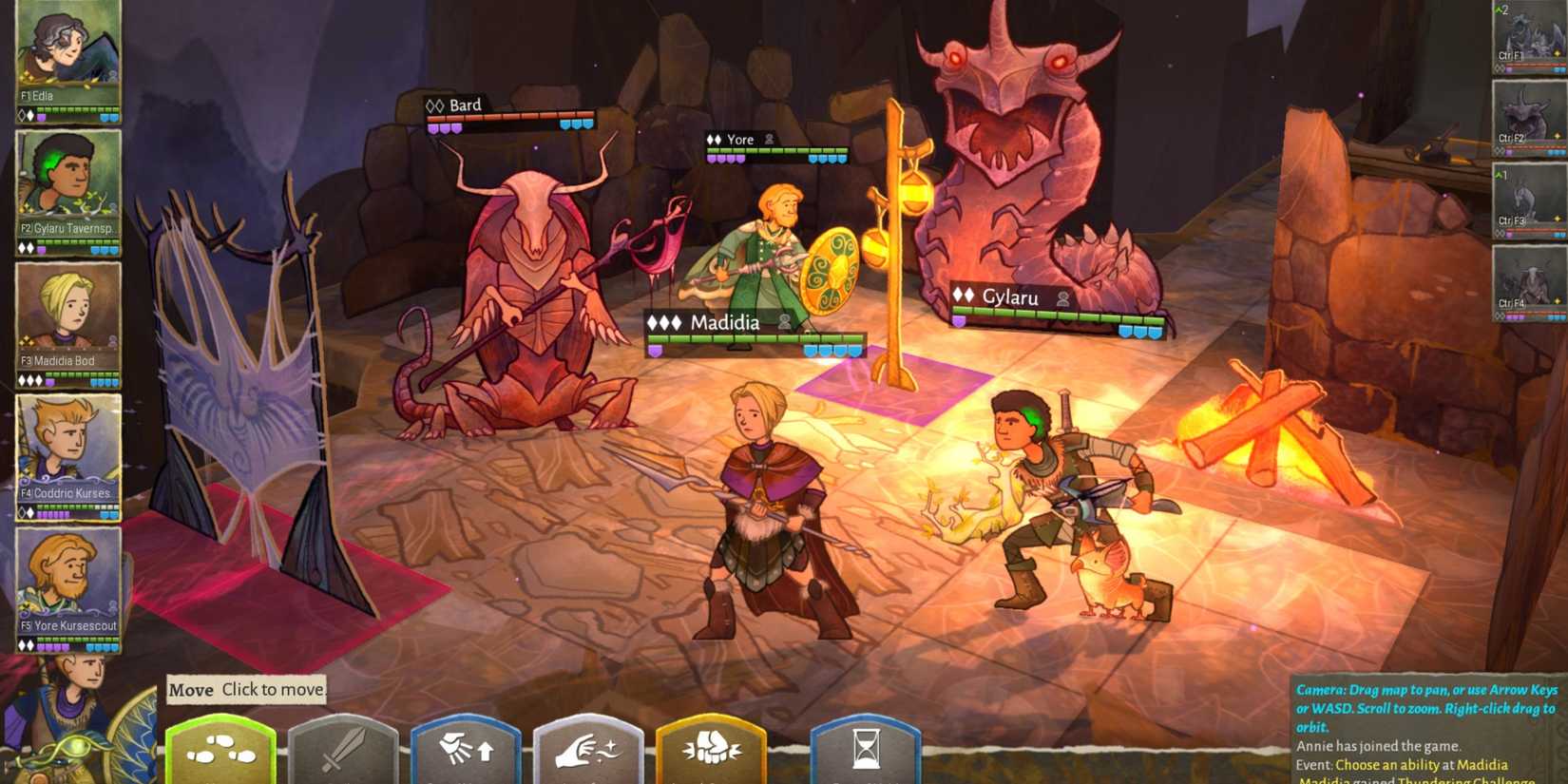Viewport: 1568px width, 784px height.
Task: Pick the hourglass delay-turn ability
Action: [x=865, y=751]
